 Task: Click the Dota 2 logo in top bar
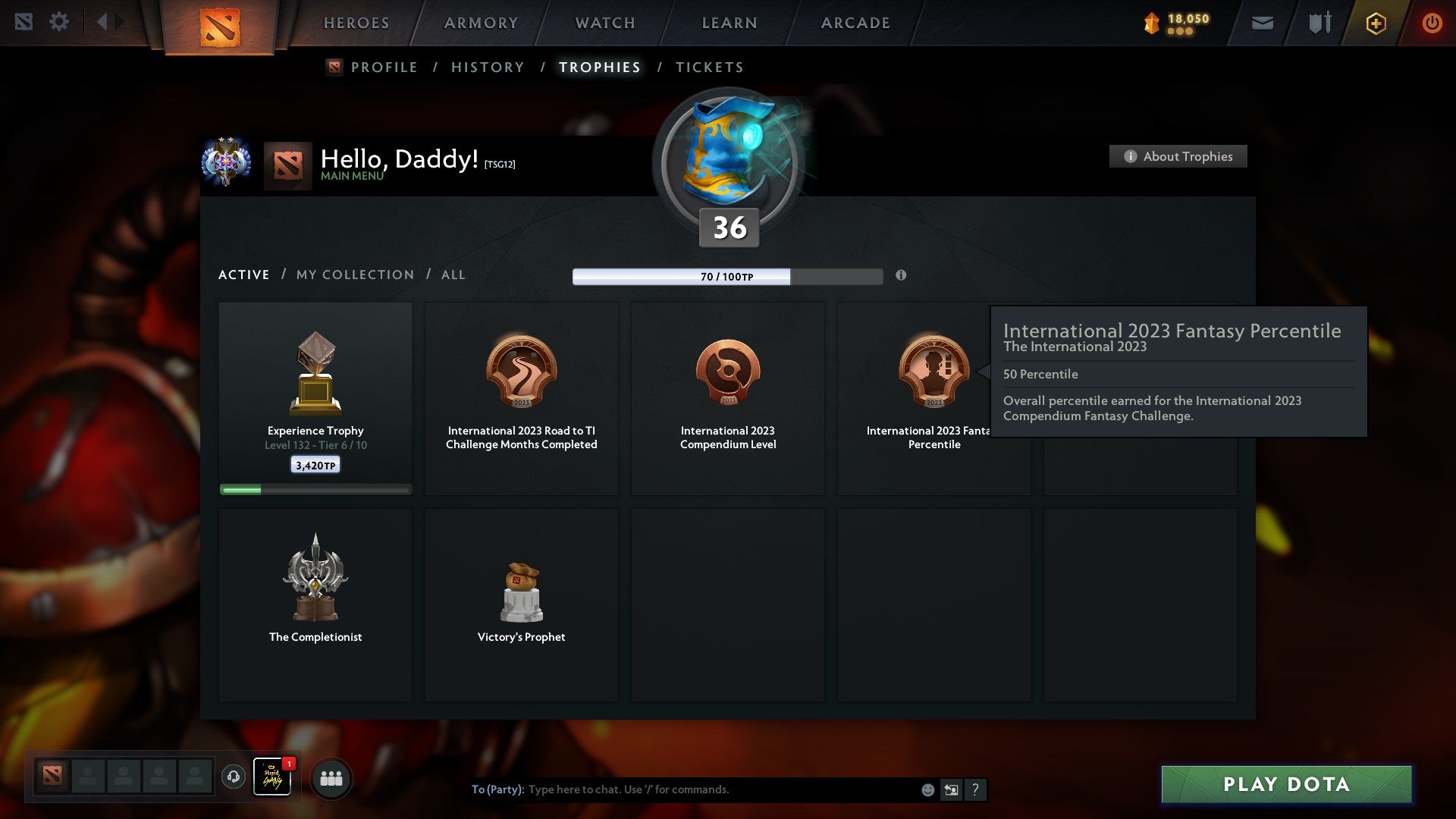tap(221, 24)
